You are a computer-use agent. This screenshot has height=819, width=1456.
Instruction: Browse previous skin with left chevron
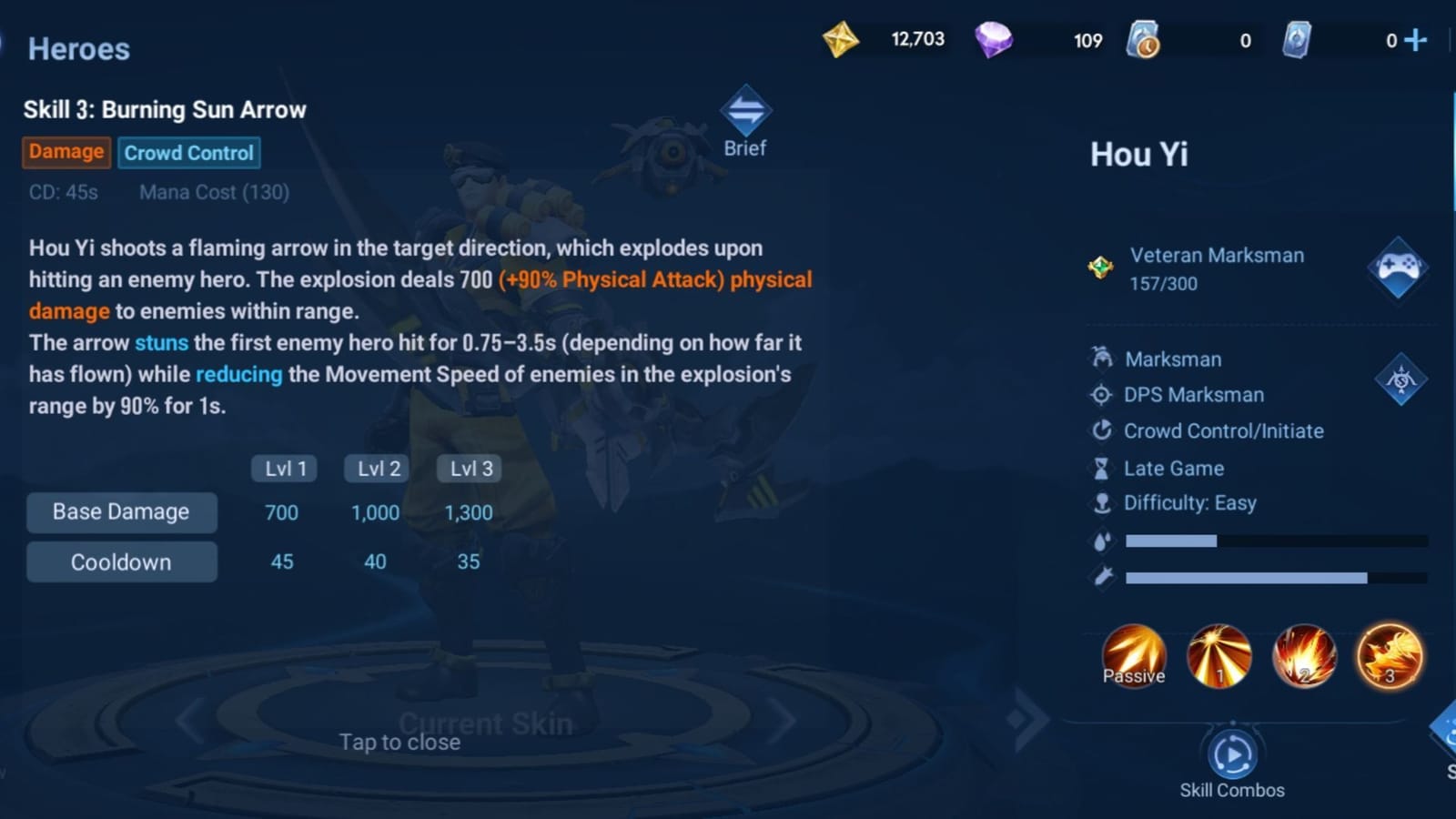pos(187,719)
